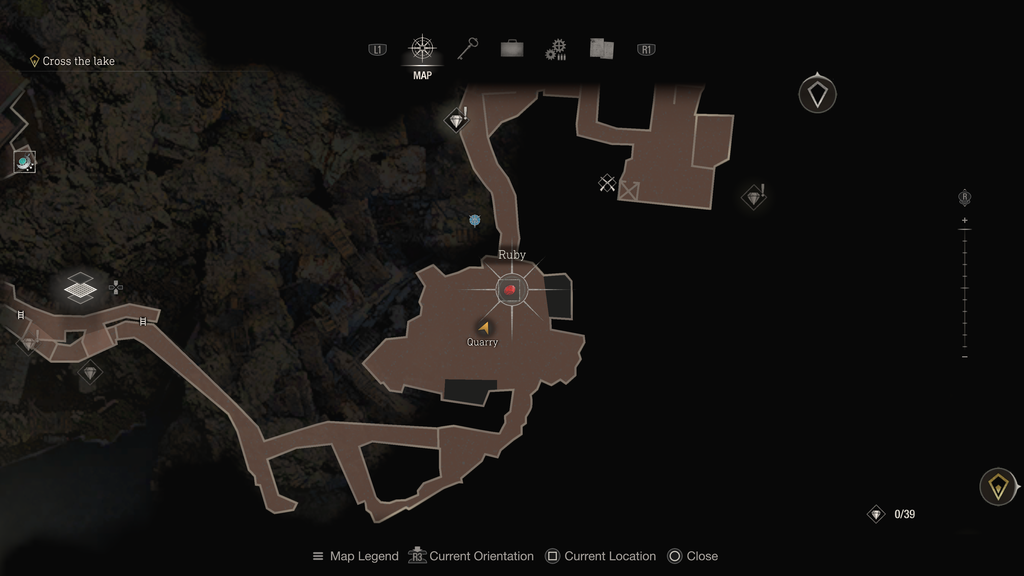Select the teal typewriter-style marker in frame
Viewport: 1024px width, 576px height.
click(24, 161)
